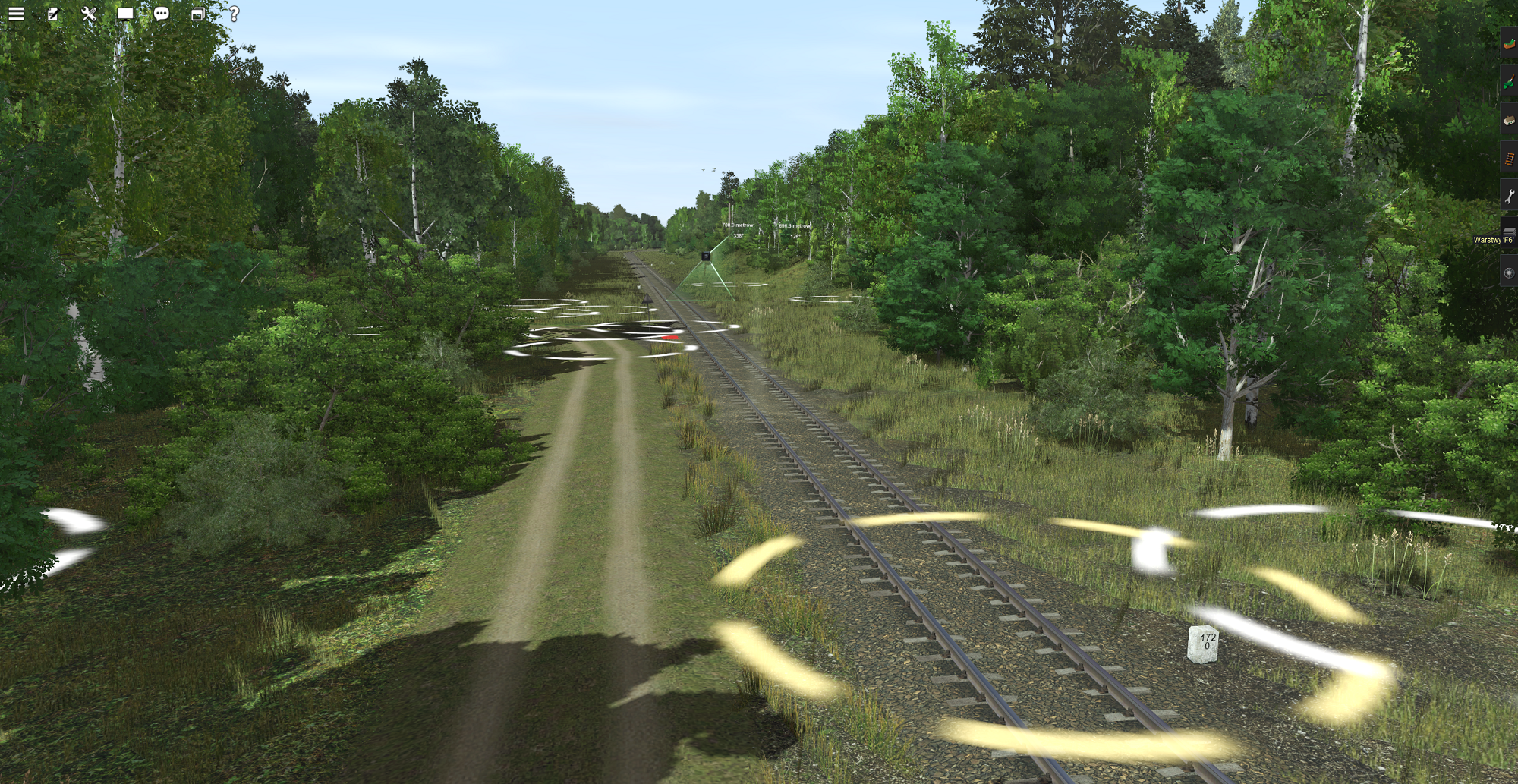Open the windows menu icon

coord(197,14)
